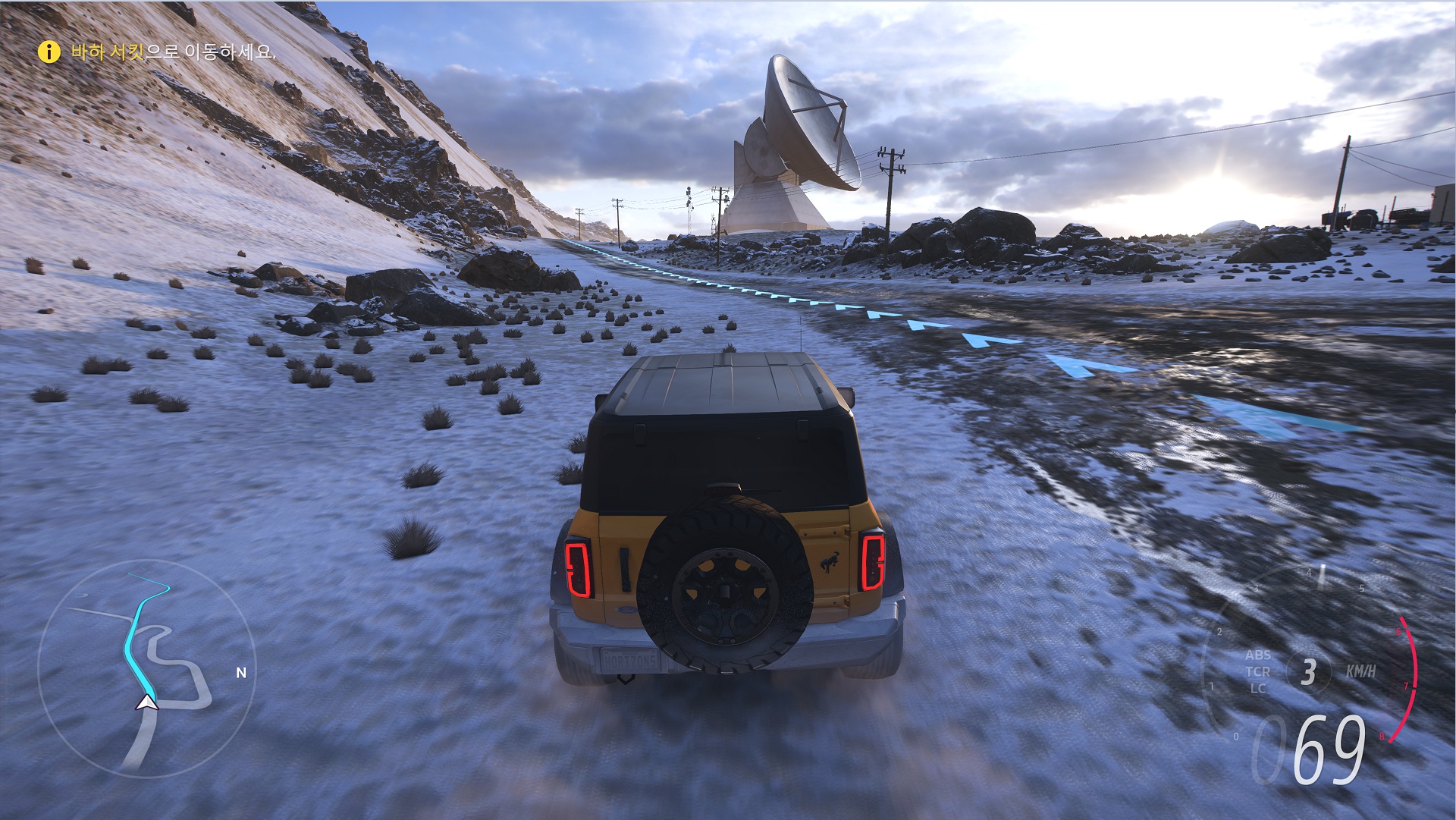Select the player arrow on the minimap
Viewport: 1456px width, 820px height.
146,702
